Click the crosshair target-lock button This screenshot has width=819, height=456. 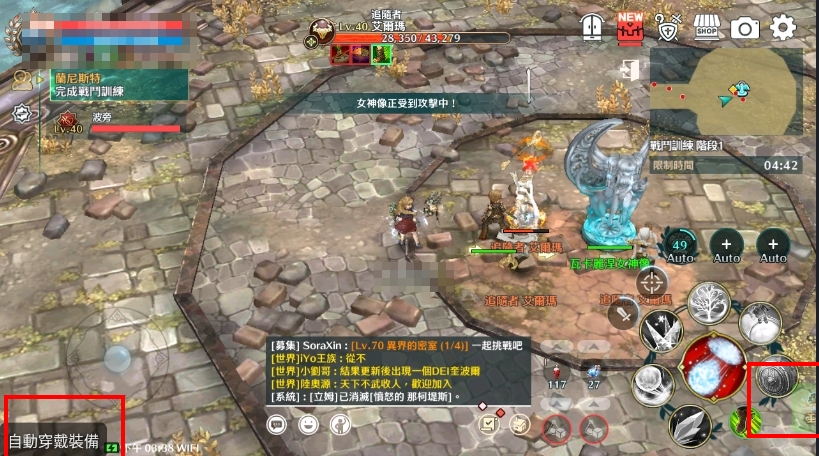[x=652, y=284]
